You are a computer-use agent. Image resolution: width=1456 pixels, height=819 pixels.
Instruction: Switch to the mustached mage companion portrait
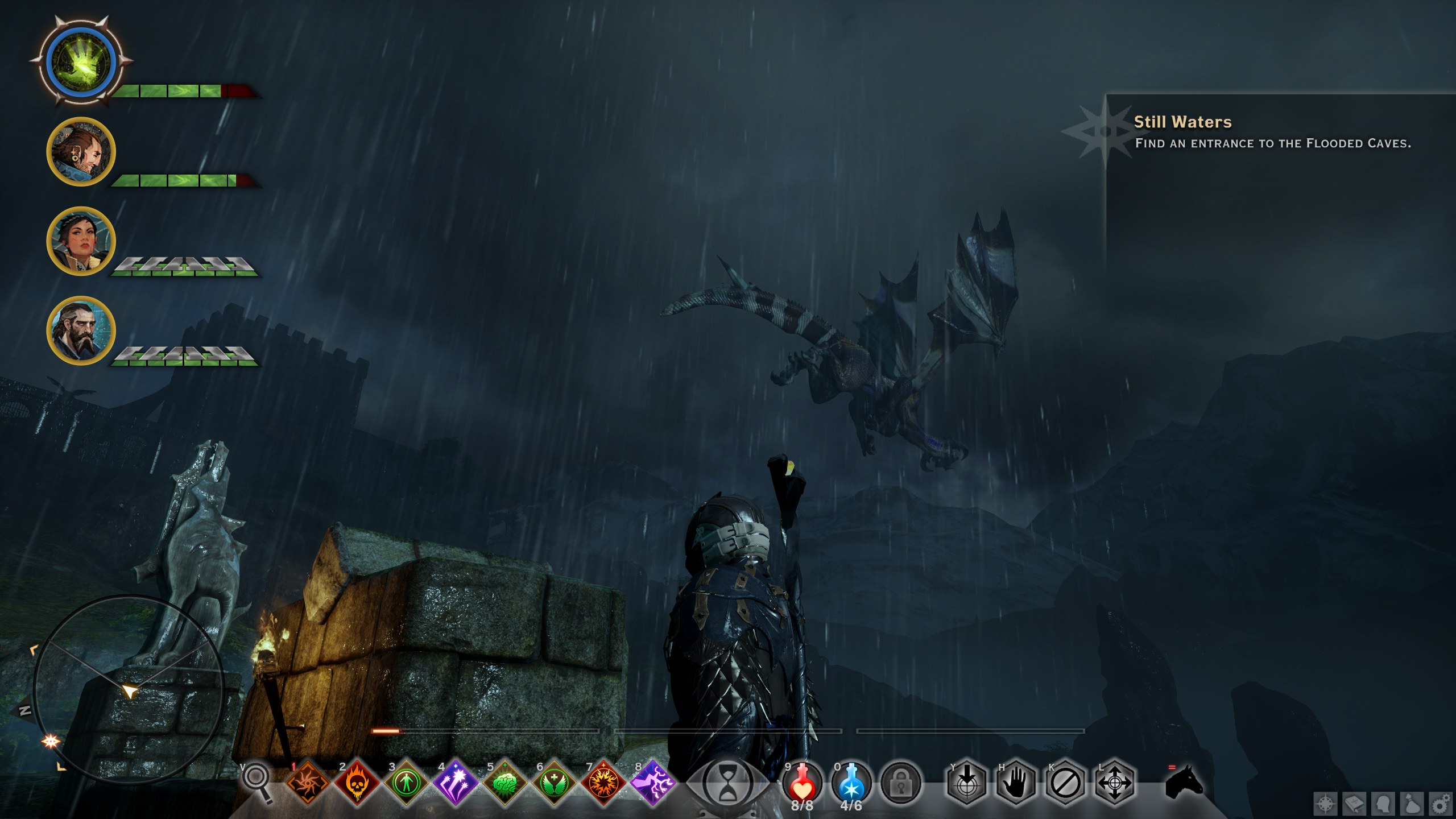[x=81, y=151]
